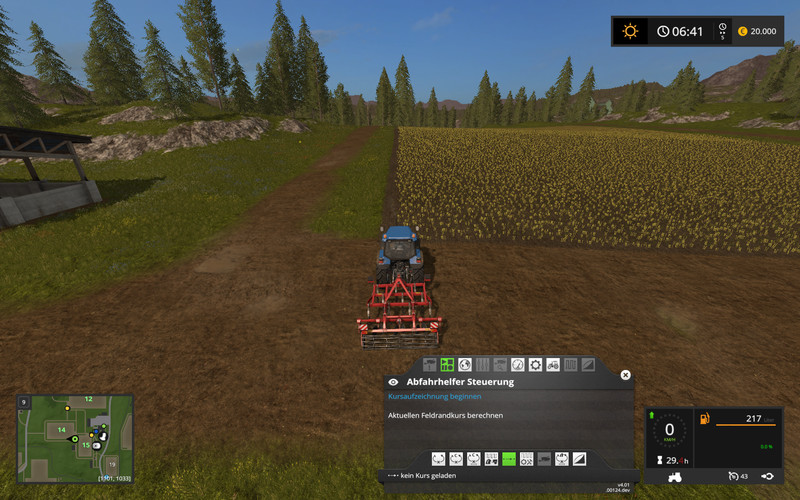
Task: Choose 'Aktuellen Feldrandkurs berechnen'
Action: [x=445, y=415]
